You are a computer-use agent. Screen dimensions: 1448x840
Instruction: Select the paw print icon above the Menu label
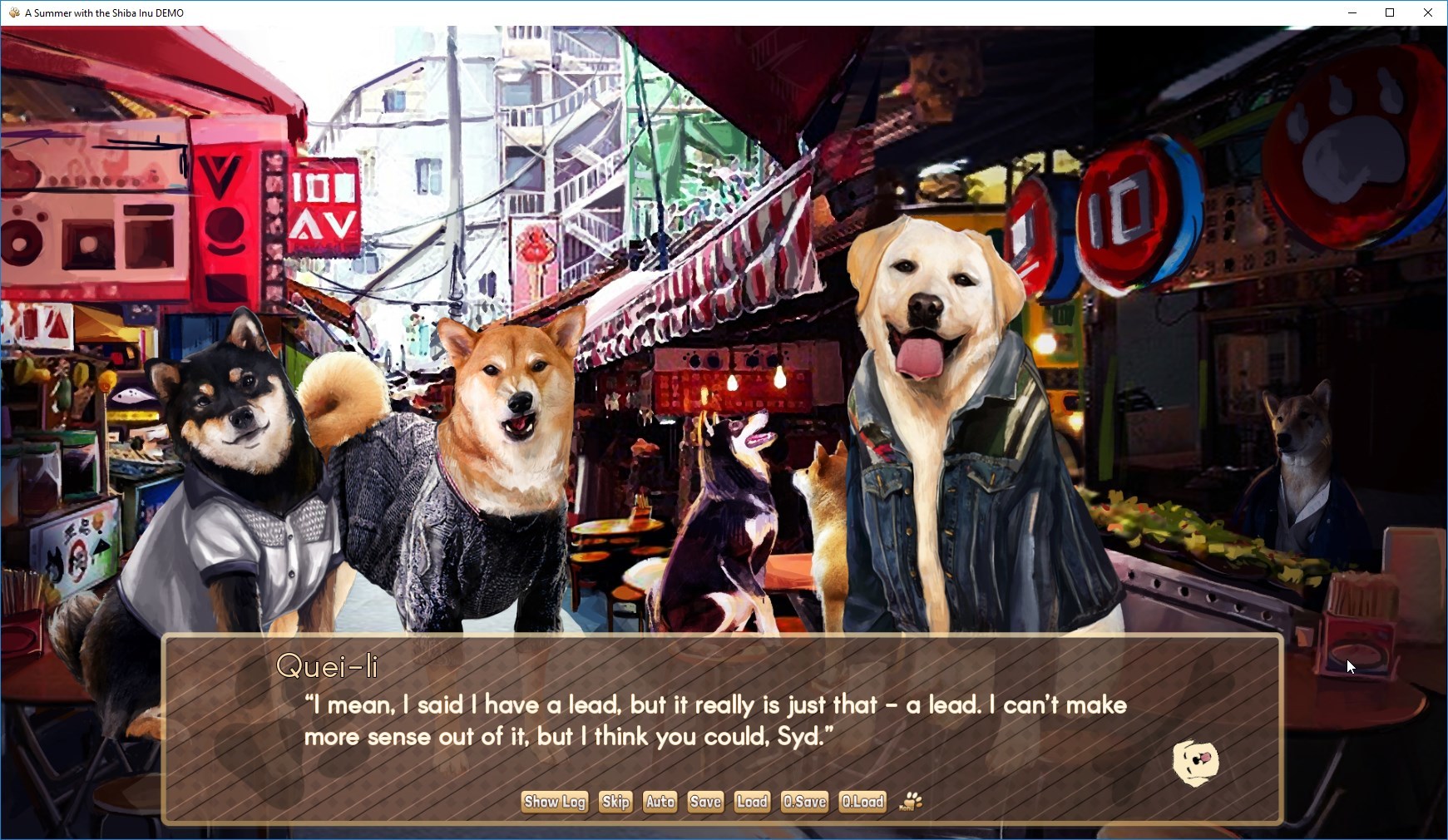point(911,798)
